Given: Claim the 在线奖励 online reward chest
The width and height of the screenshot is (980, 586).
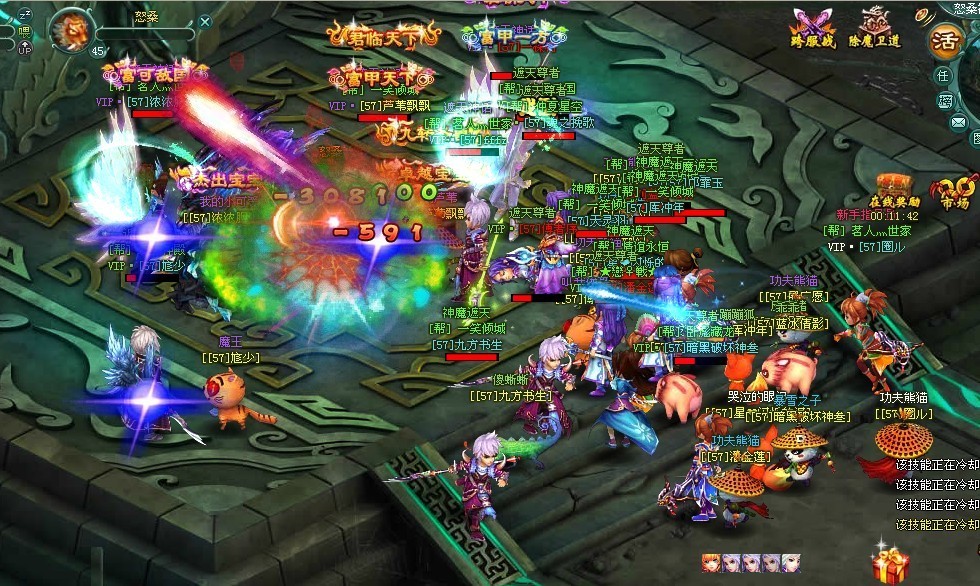Looking at the screenshot, I should click(893, 188).
